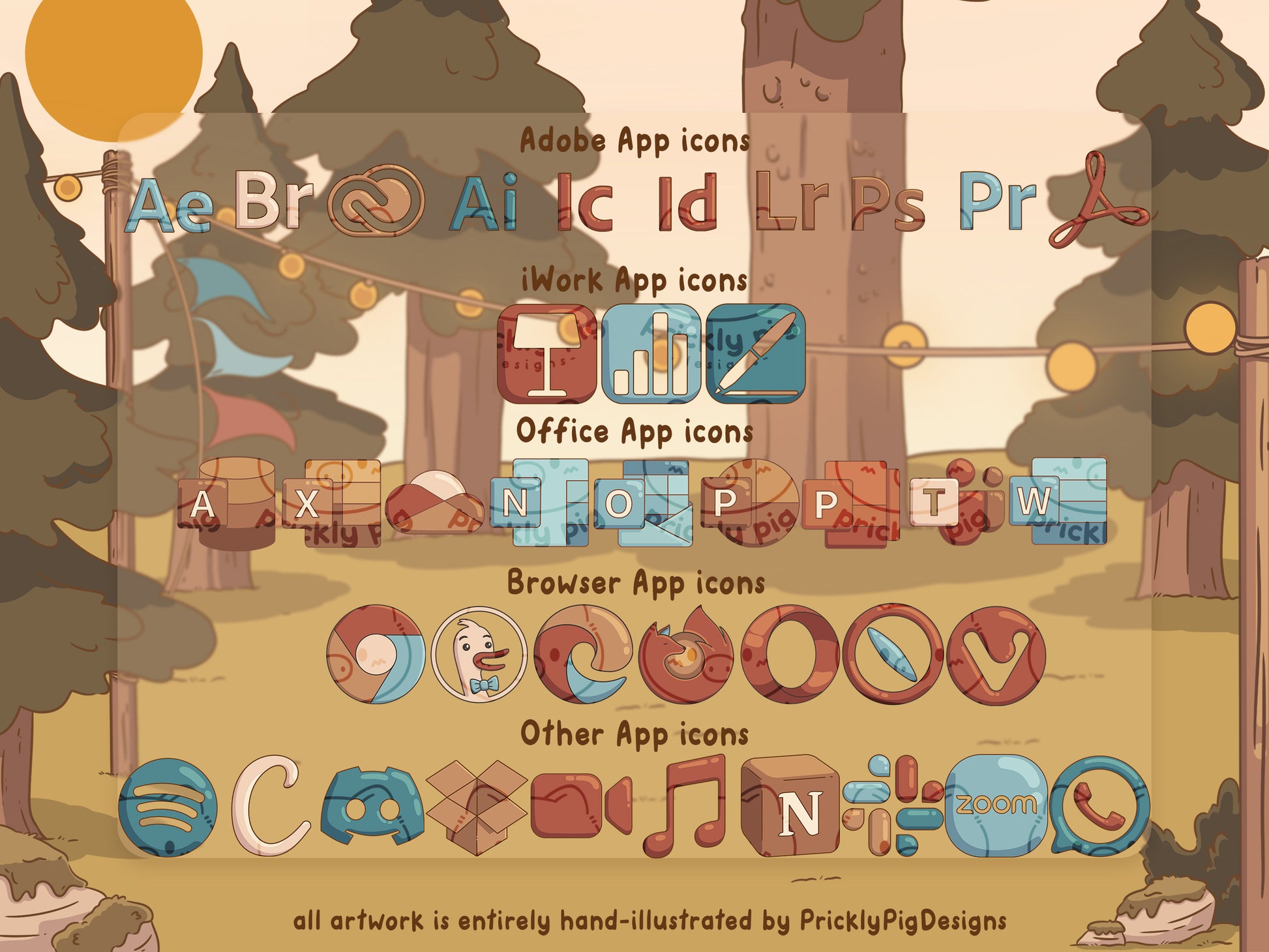
Task: Open the Adobe After Effects icon
Action: coord(171,205)
